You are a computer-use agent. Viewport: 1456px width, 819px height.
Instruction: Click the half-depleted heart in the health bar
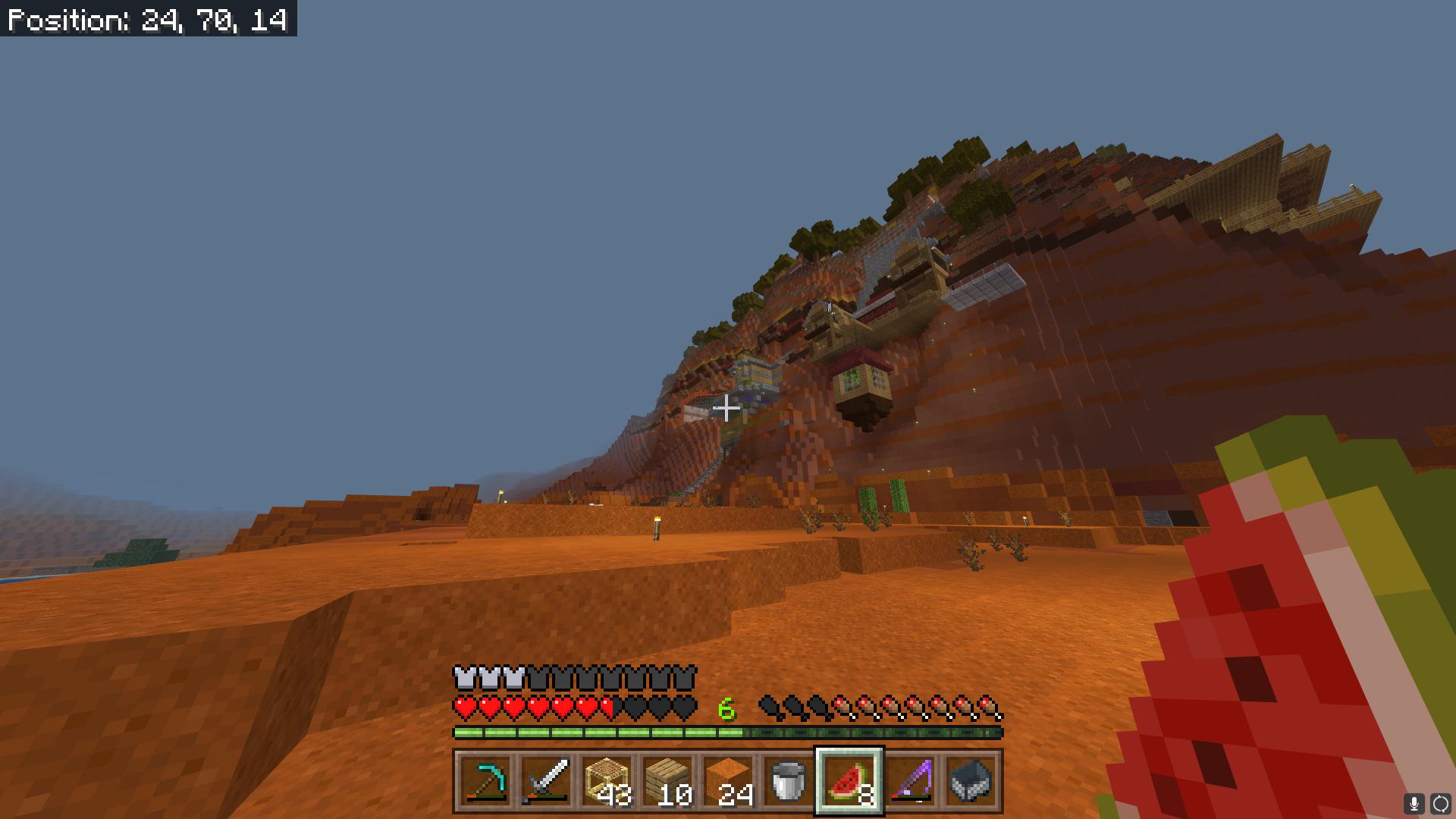(608, 707)
